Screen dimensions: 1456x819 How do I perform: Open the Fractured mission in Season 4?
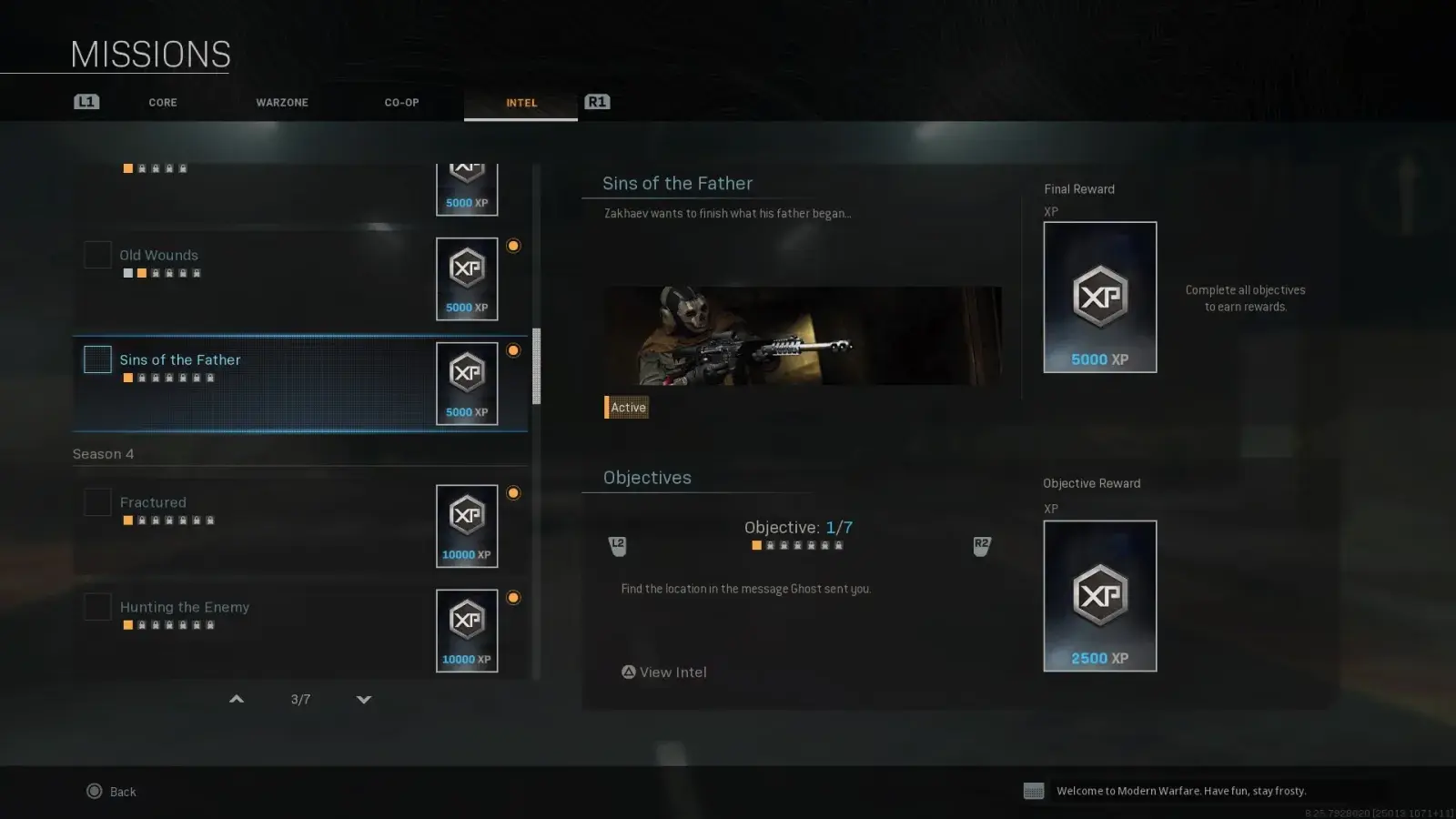(x=153, y=502)
